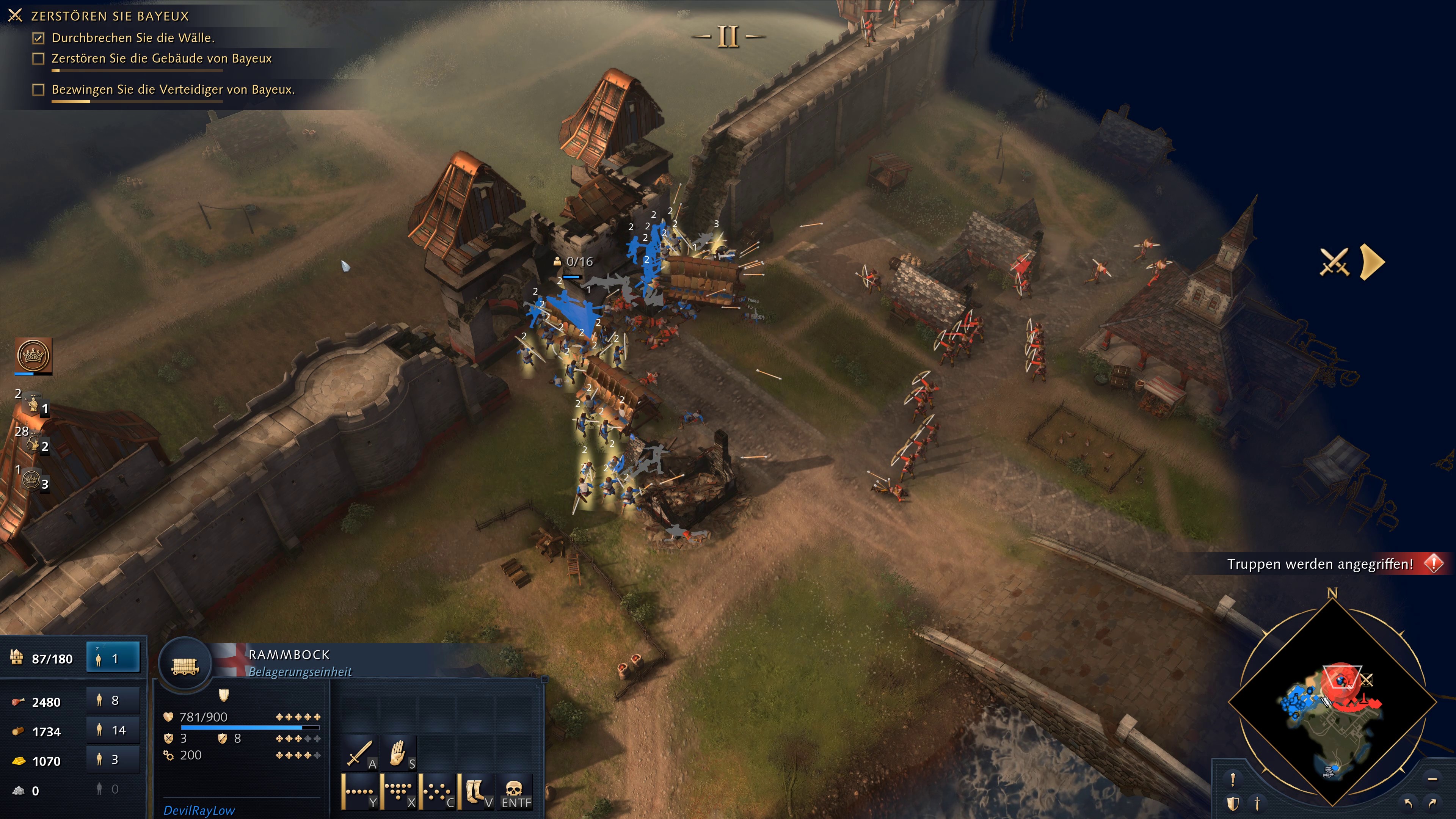Select the 3 villagers gathering gold
The width and height of the screenshot is (1456, 819).
tap(113, 759)
